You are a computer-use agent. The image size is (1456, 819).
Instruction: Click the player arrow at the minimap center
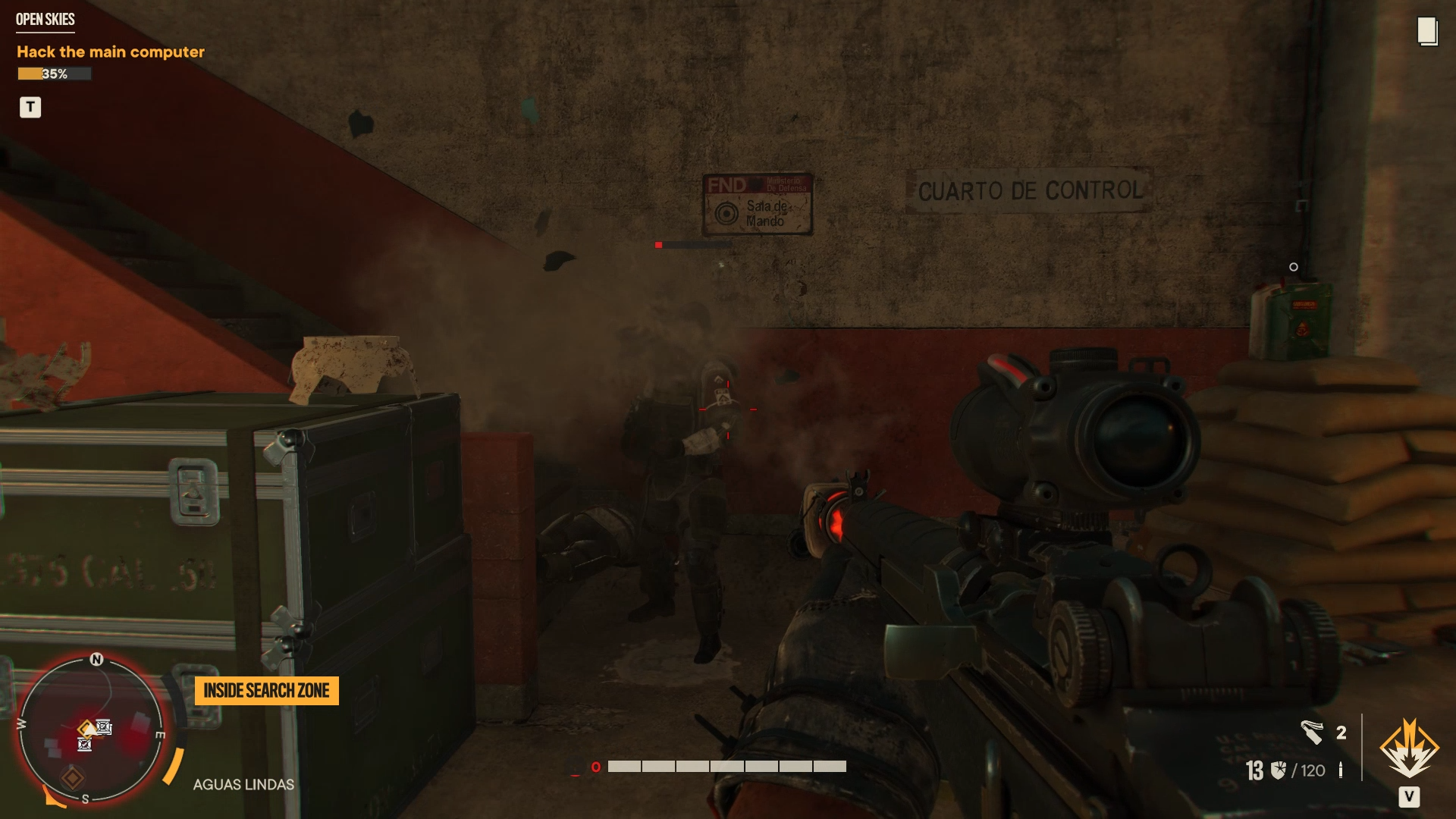(x=90, y=730)
